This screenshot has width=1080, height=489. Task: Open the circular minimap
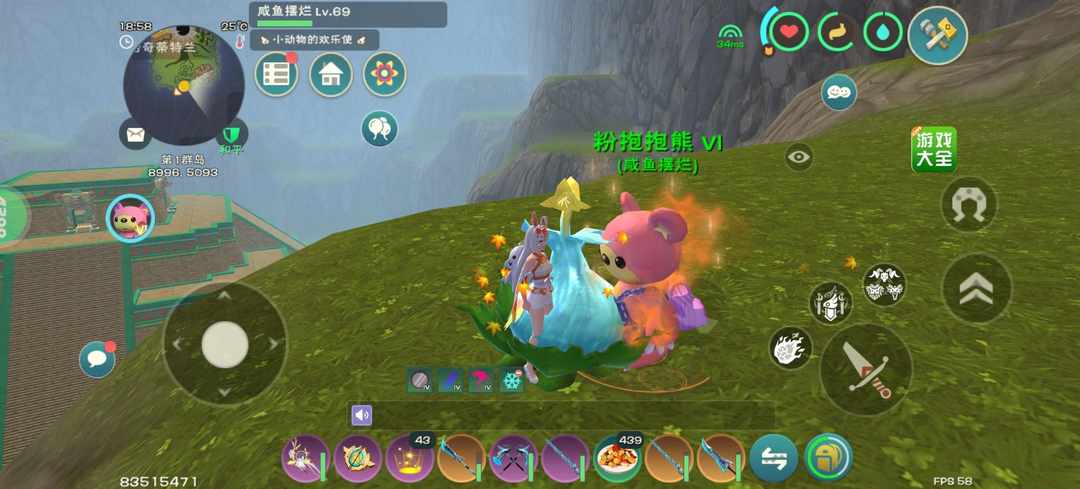(x=183, y=85)
